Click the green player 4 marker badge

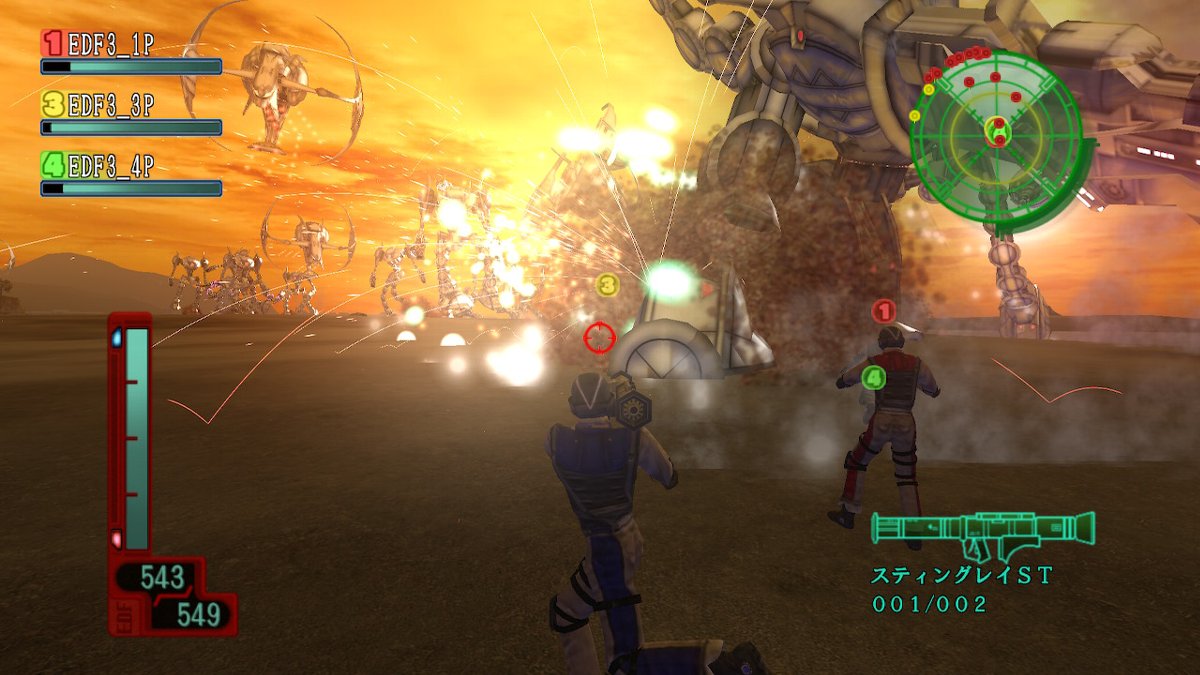[x=873, y=377]
